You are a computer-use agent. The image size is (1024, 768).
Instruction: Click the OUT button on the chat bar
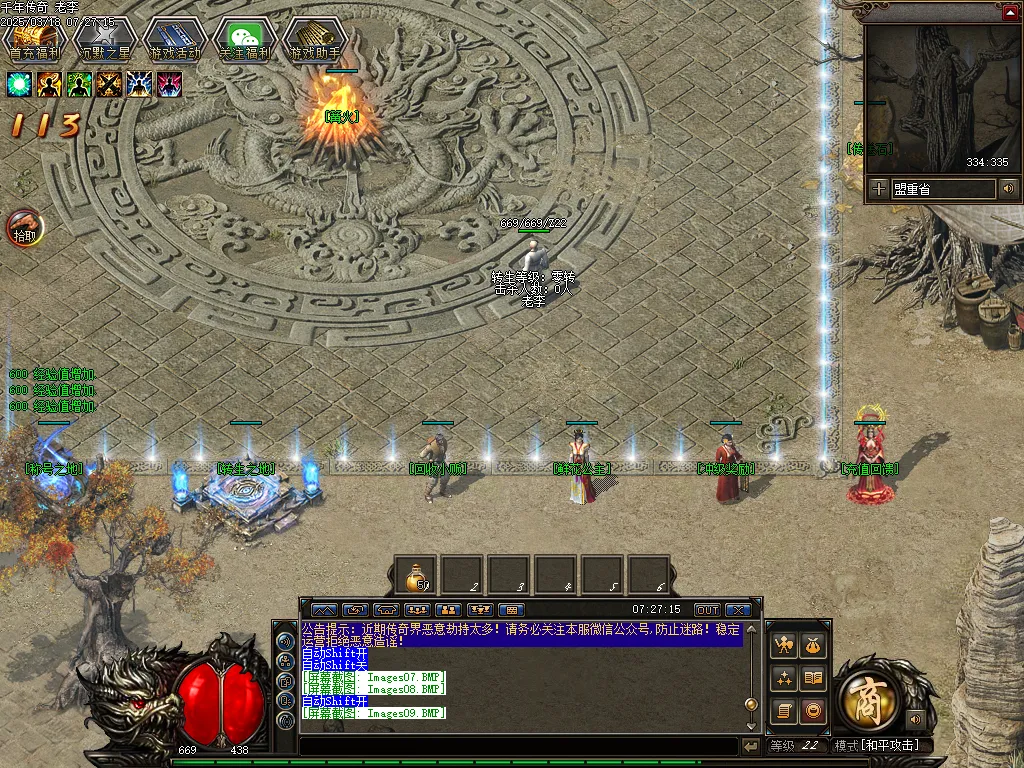[707, 610]
